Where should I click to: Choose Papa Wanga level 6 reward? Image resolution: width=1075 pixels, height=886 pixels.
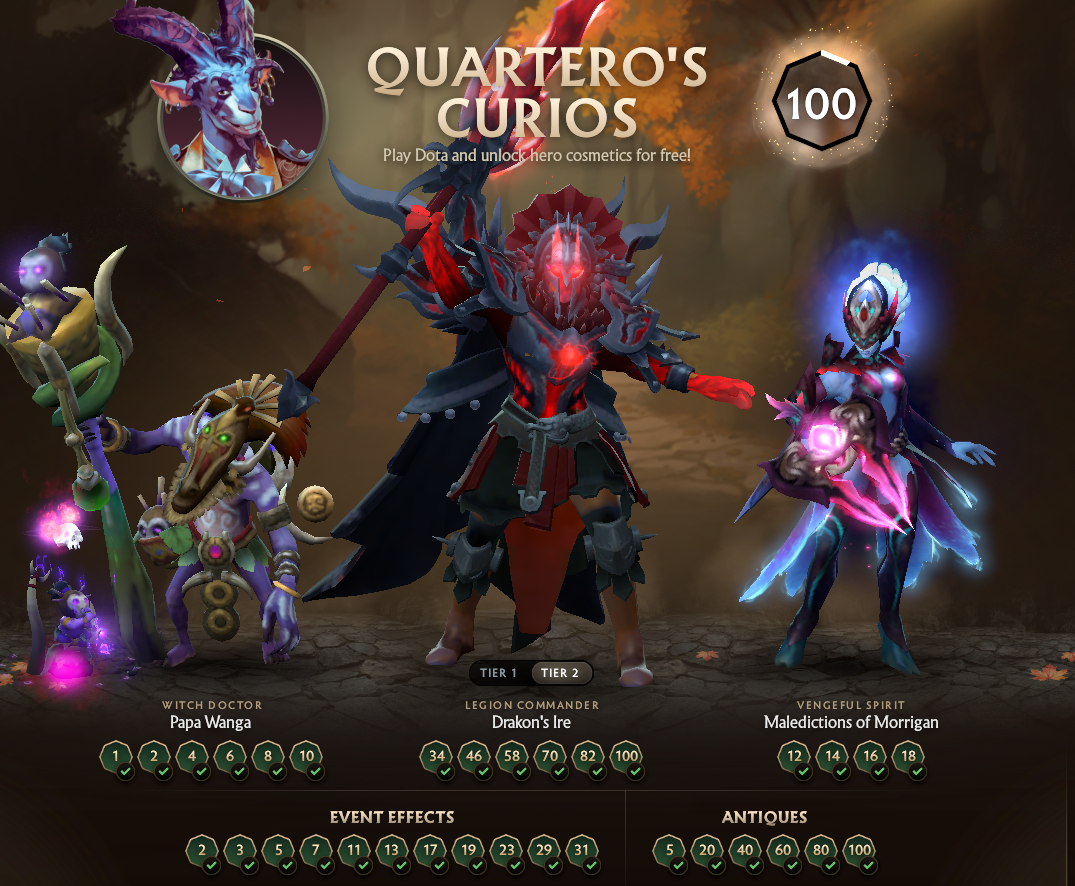230,757
